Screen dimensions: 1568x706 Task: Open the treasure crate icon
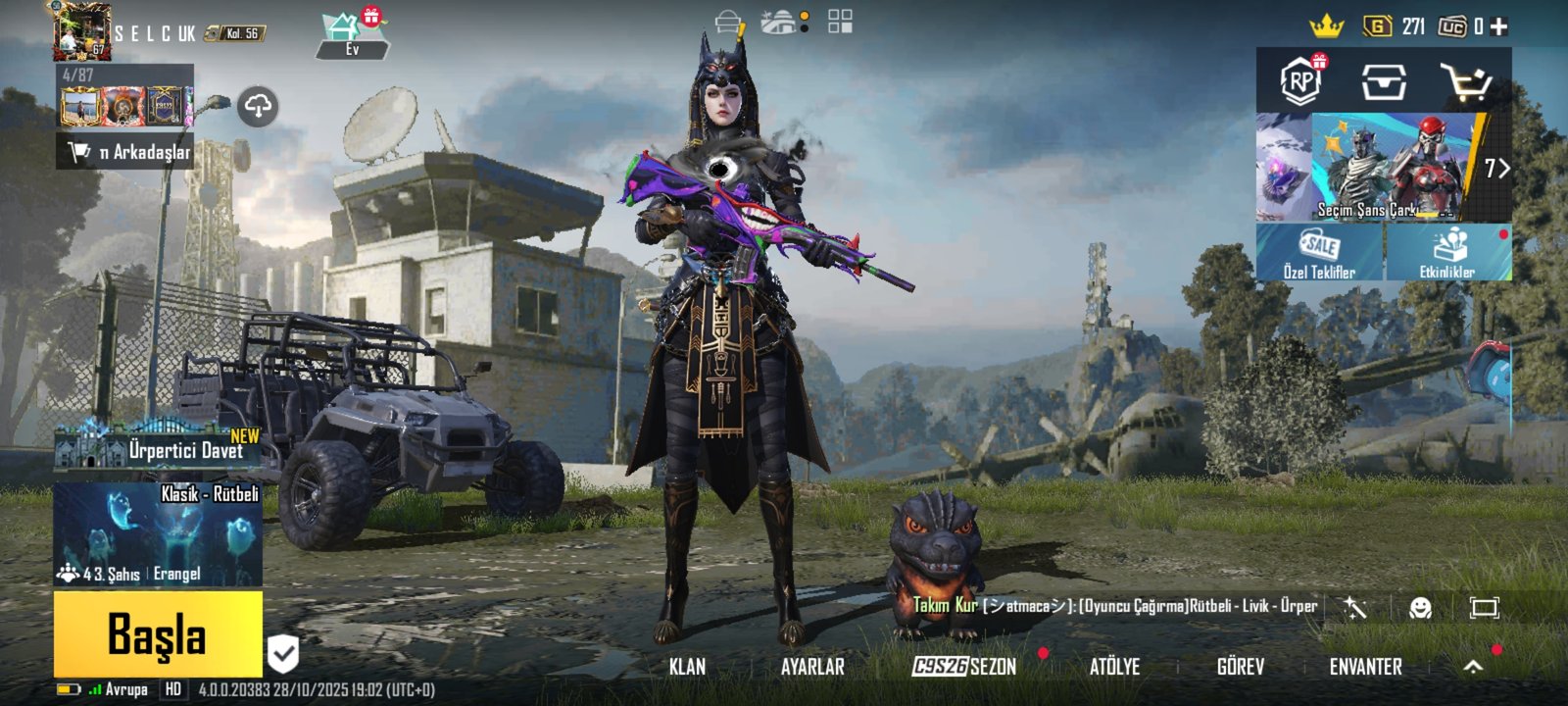(x=1383, y=82)
